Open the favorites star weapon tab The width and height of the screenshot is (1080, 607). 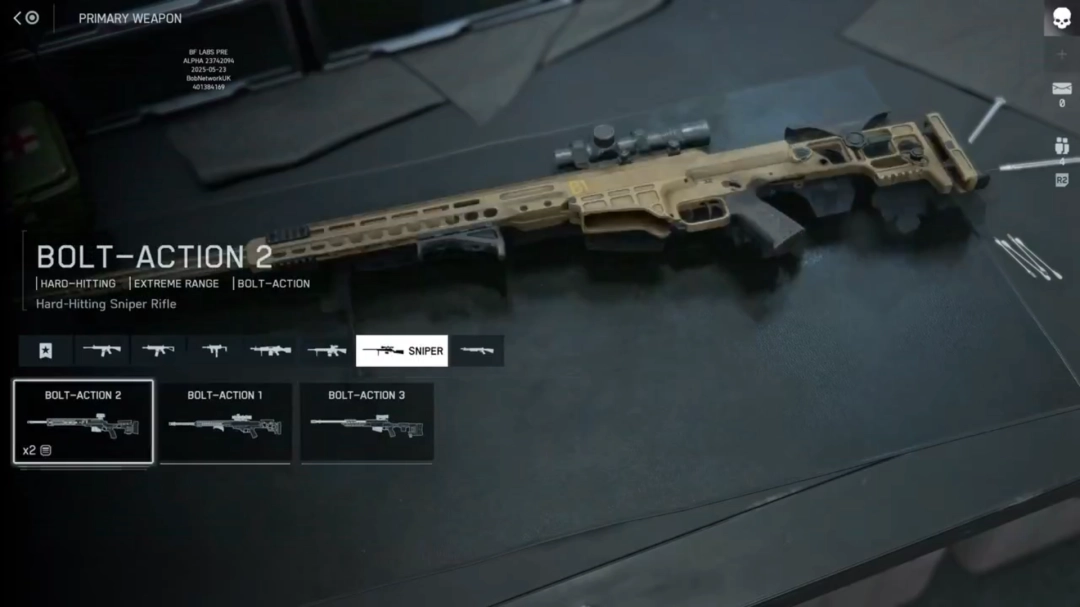[46, 351]
